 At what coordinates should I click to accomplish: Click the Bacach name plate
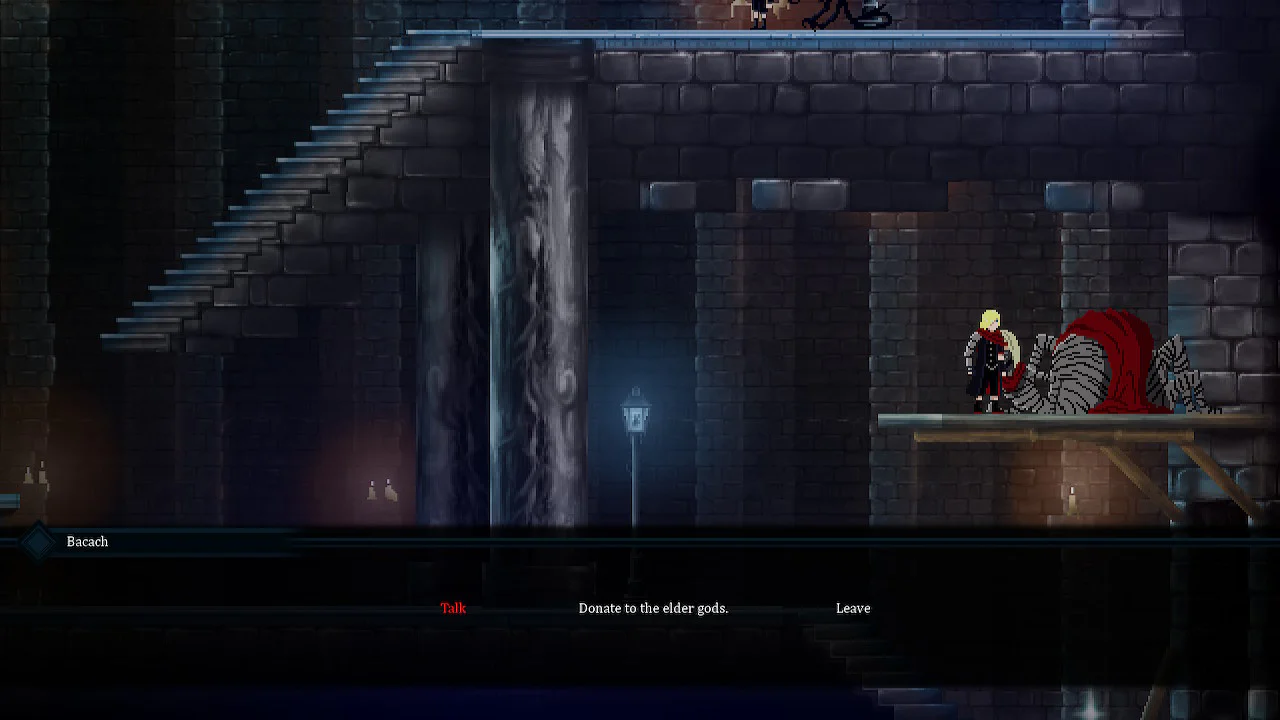click(x=87, y=541)
